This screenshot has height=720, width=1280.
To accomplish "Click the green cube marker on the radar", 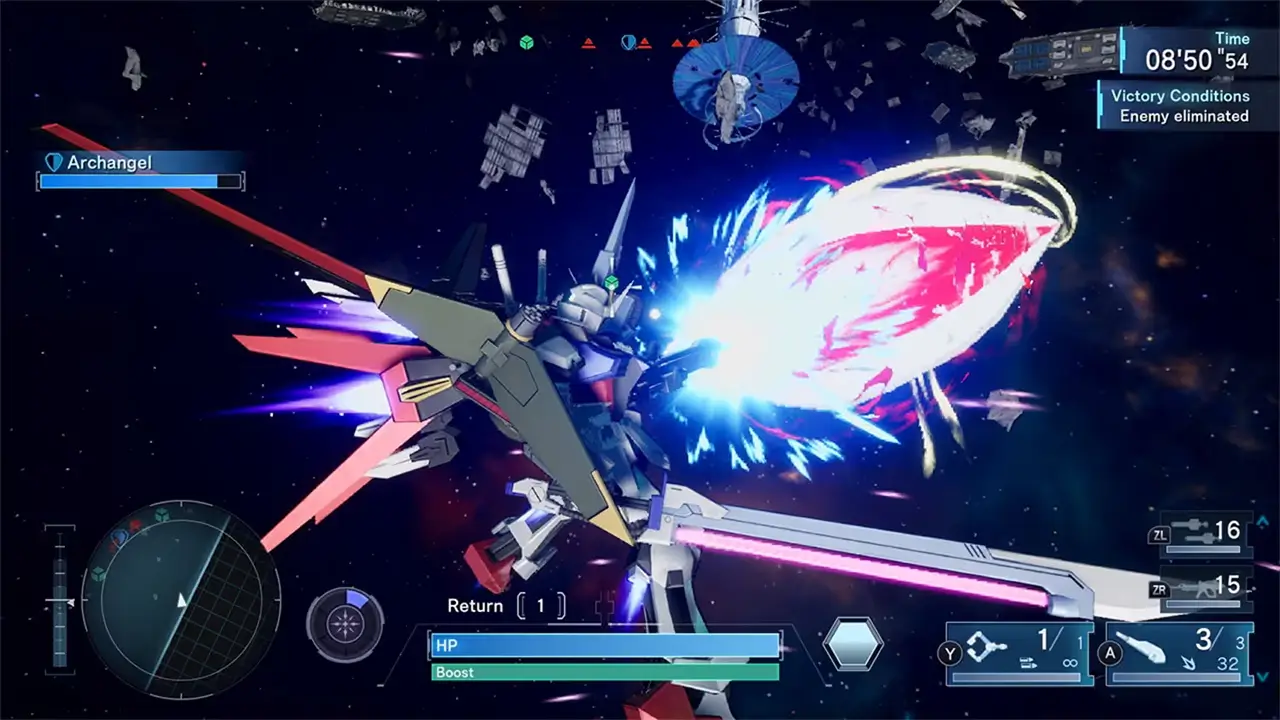I will click(x=160, y=514).
